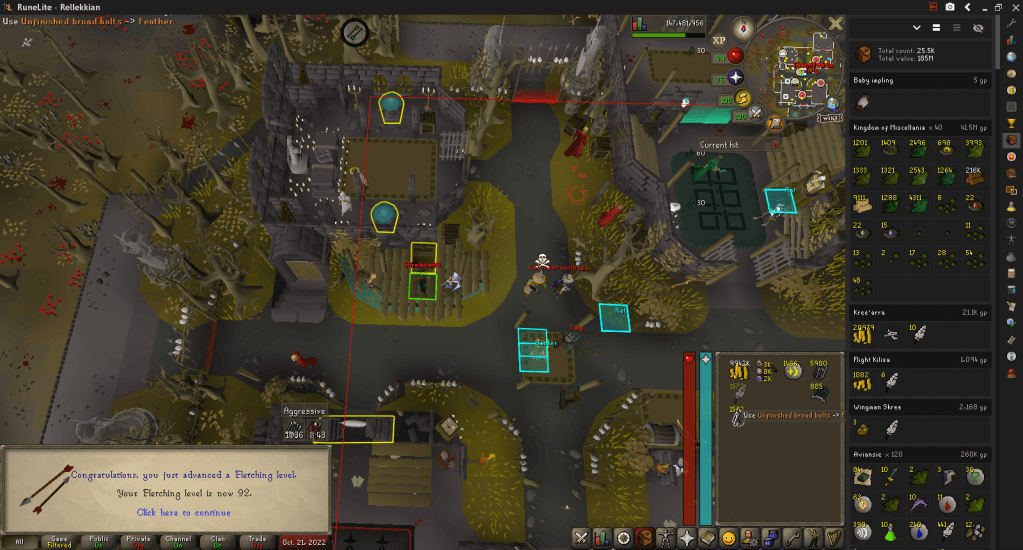The height and width of the screenshot is (550, 1023).
Task: Open the Music Player harp tab
Action: coord(833,537)
